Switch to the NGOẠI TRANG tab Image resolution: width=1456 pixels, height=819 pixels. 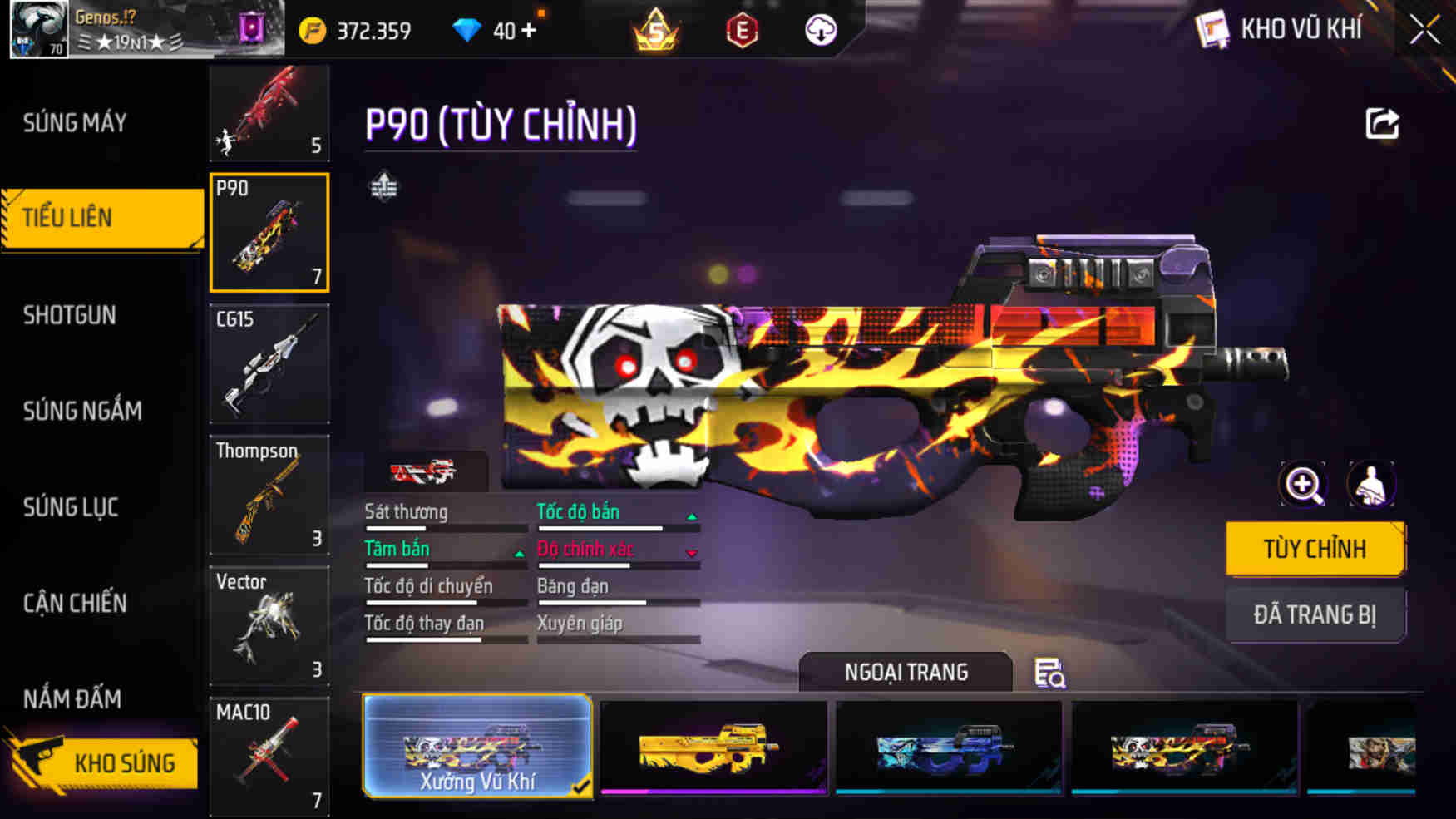[906, 672]
